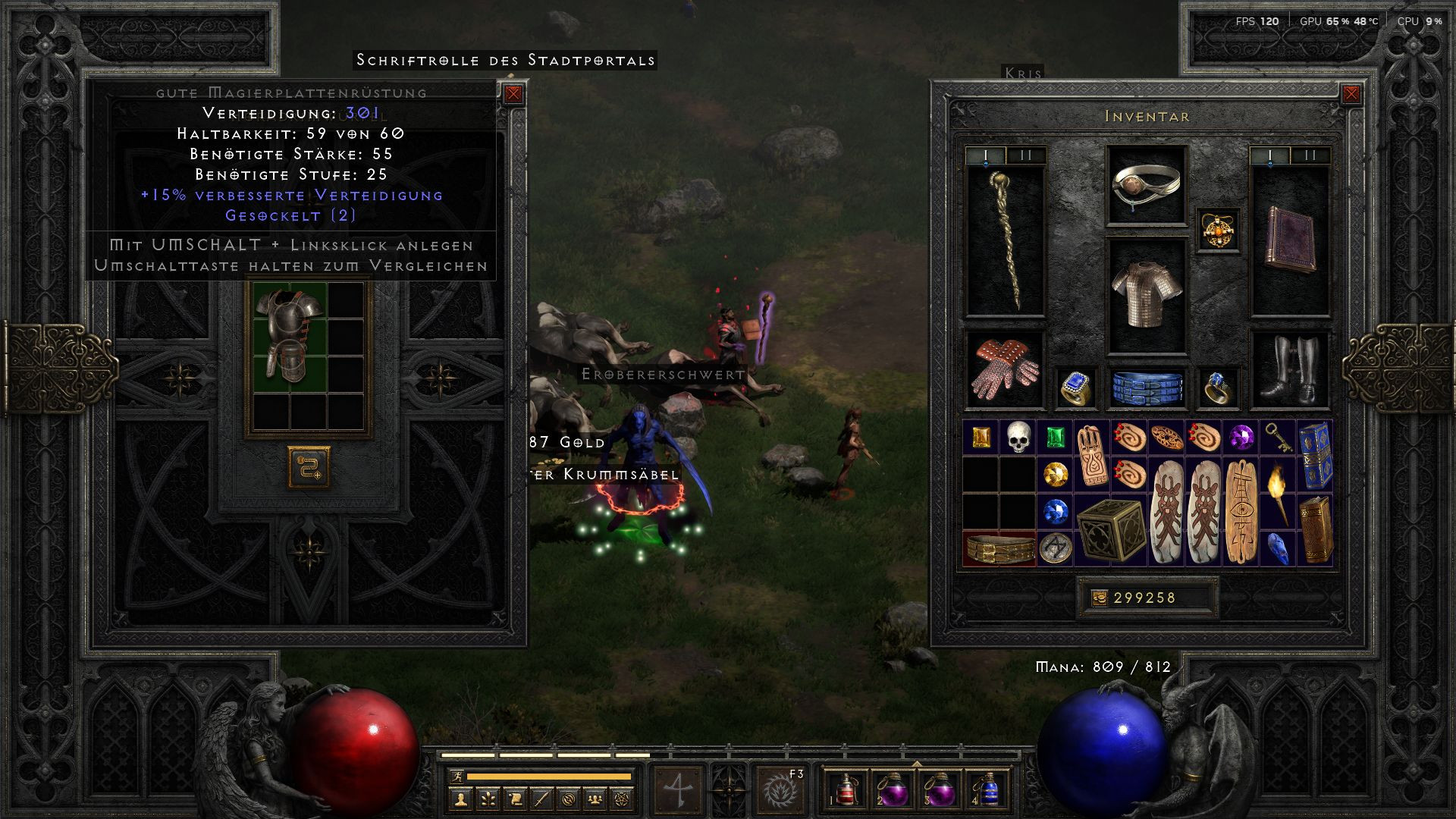Click the torch charm in the inventory
The width and height of the screenshot is (1456, 819).
pyautogui.click(x=1278, y=493)
